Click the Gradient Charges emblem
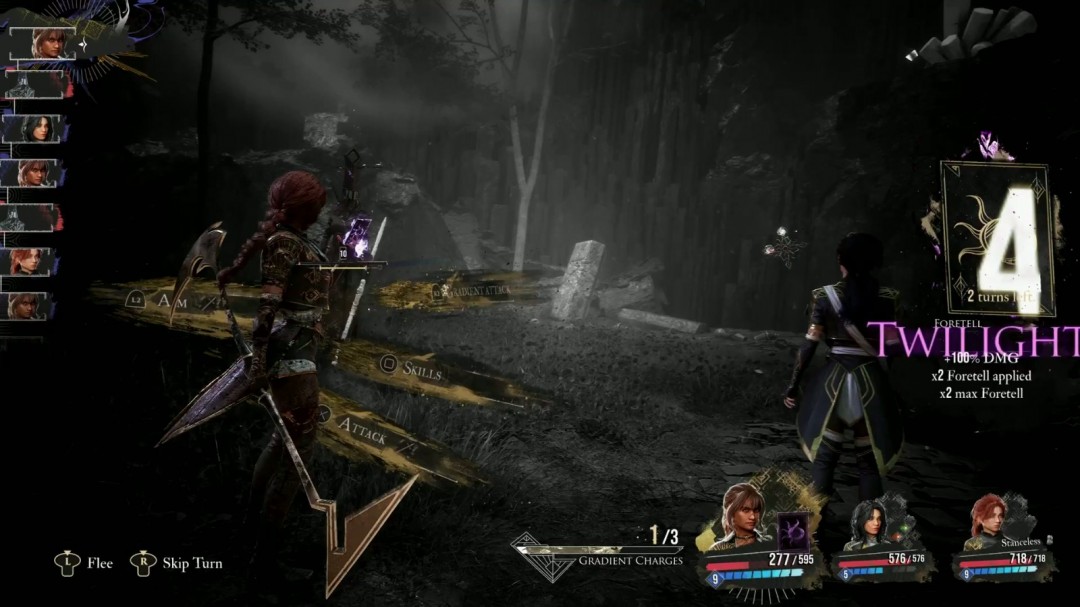 546,554
